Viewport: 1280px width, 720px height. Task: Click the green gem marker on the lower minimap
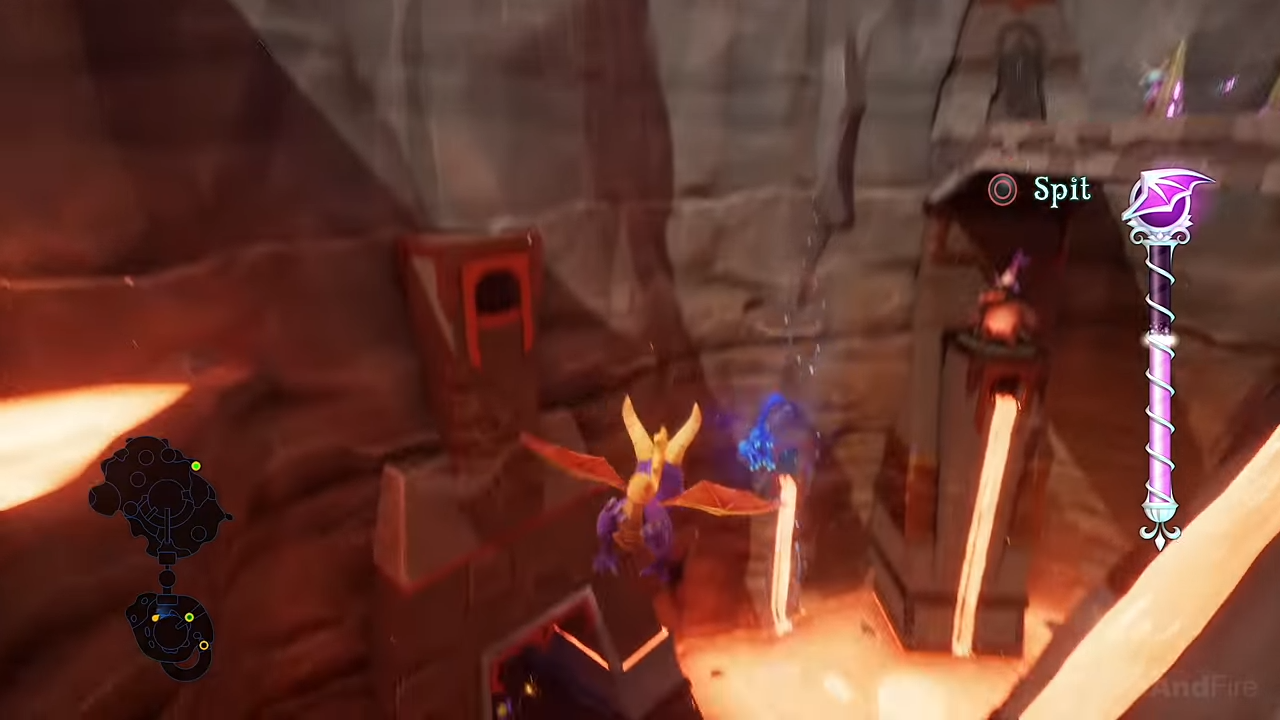(x=190, y=618)
